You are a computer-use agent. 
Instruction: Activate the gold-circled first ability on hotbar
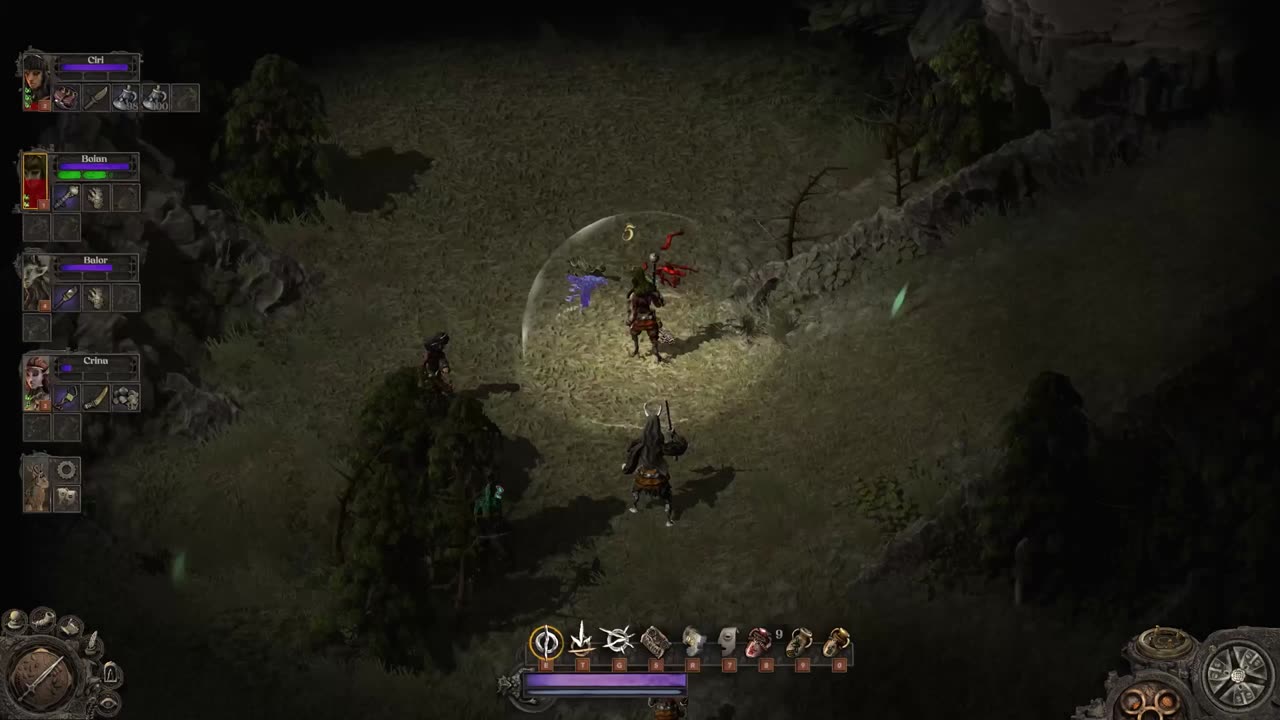(546, 641)
